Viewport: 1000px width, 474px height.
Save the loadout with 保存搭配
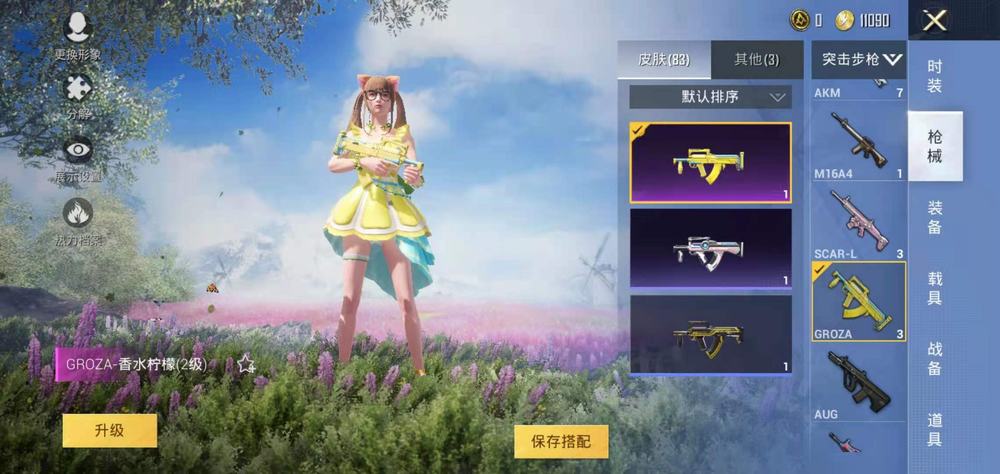[x=561, y=441]
